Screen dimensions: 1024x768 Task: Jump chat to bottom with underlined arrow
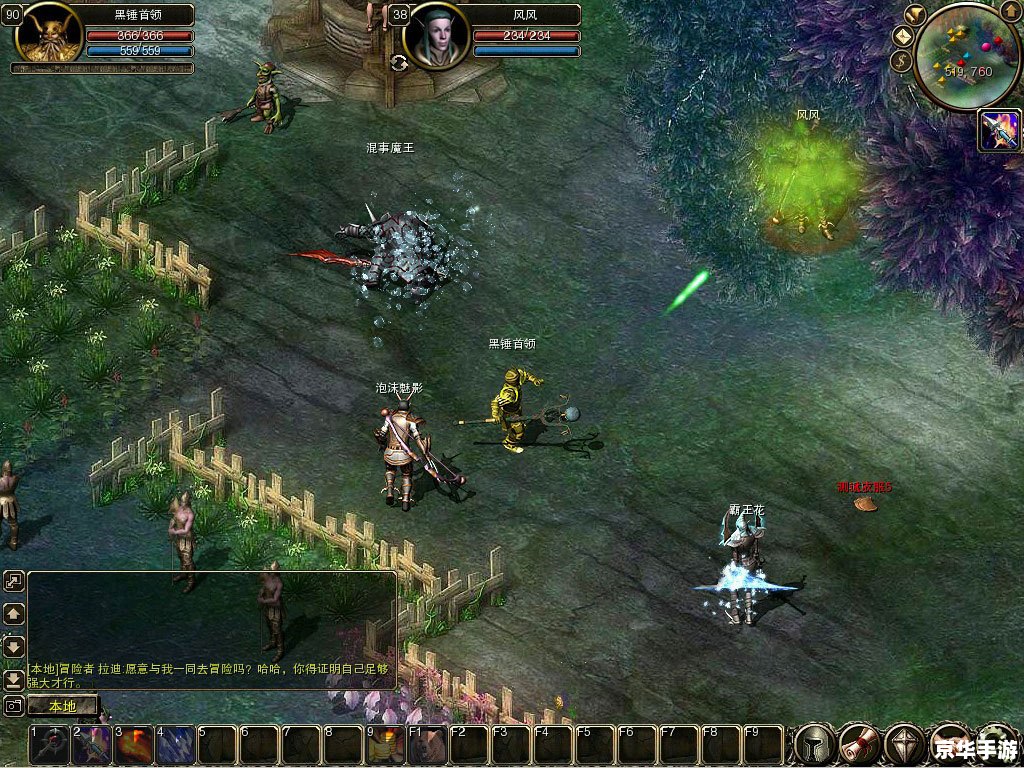[14, 679]
